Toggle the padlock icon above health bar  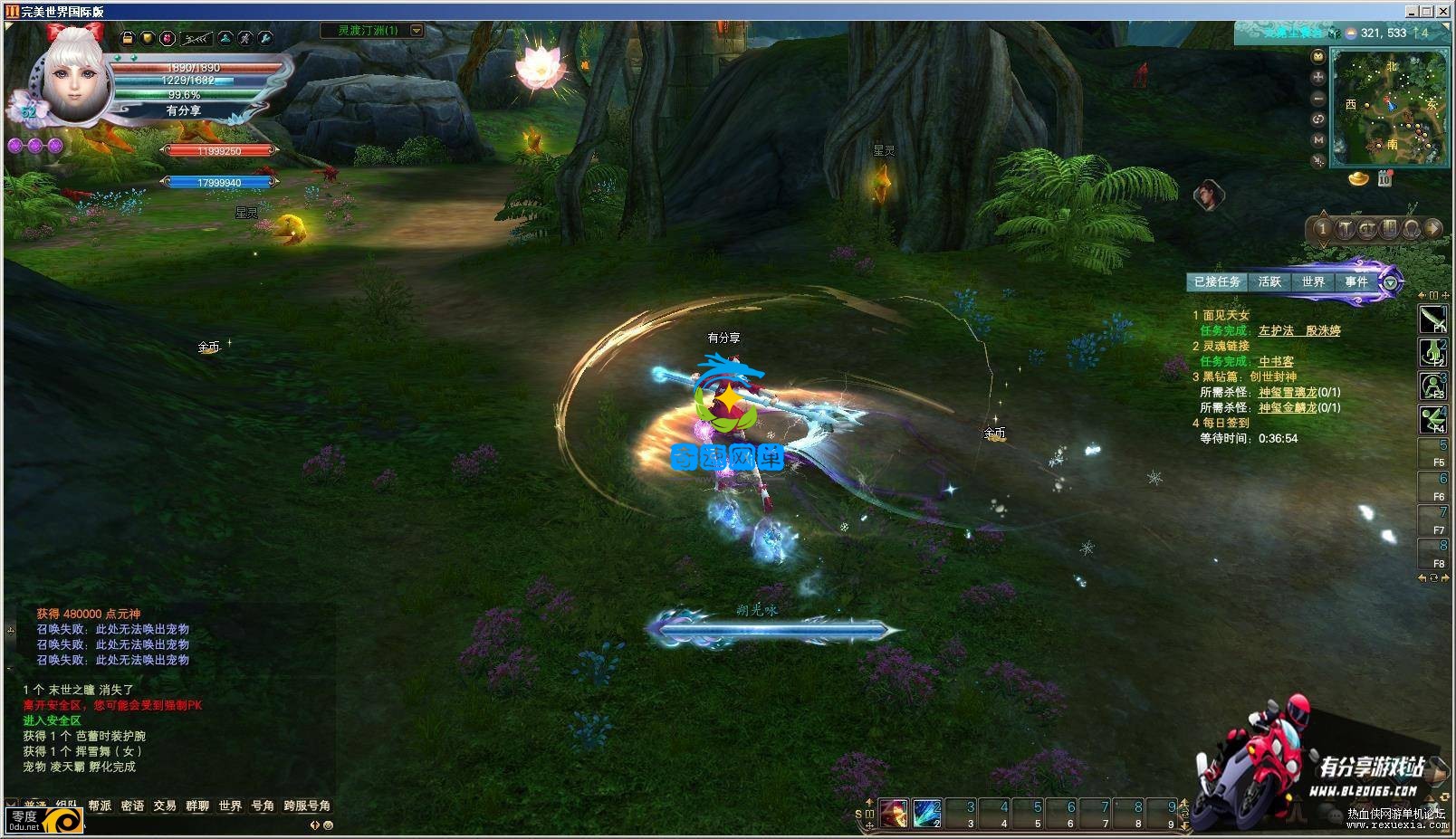[128, 38]
